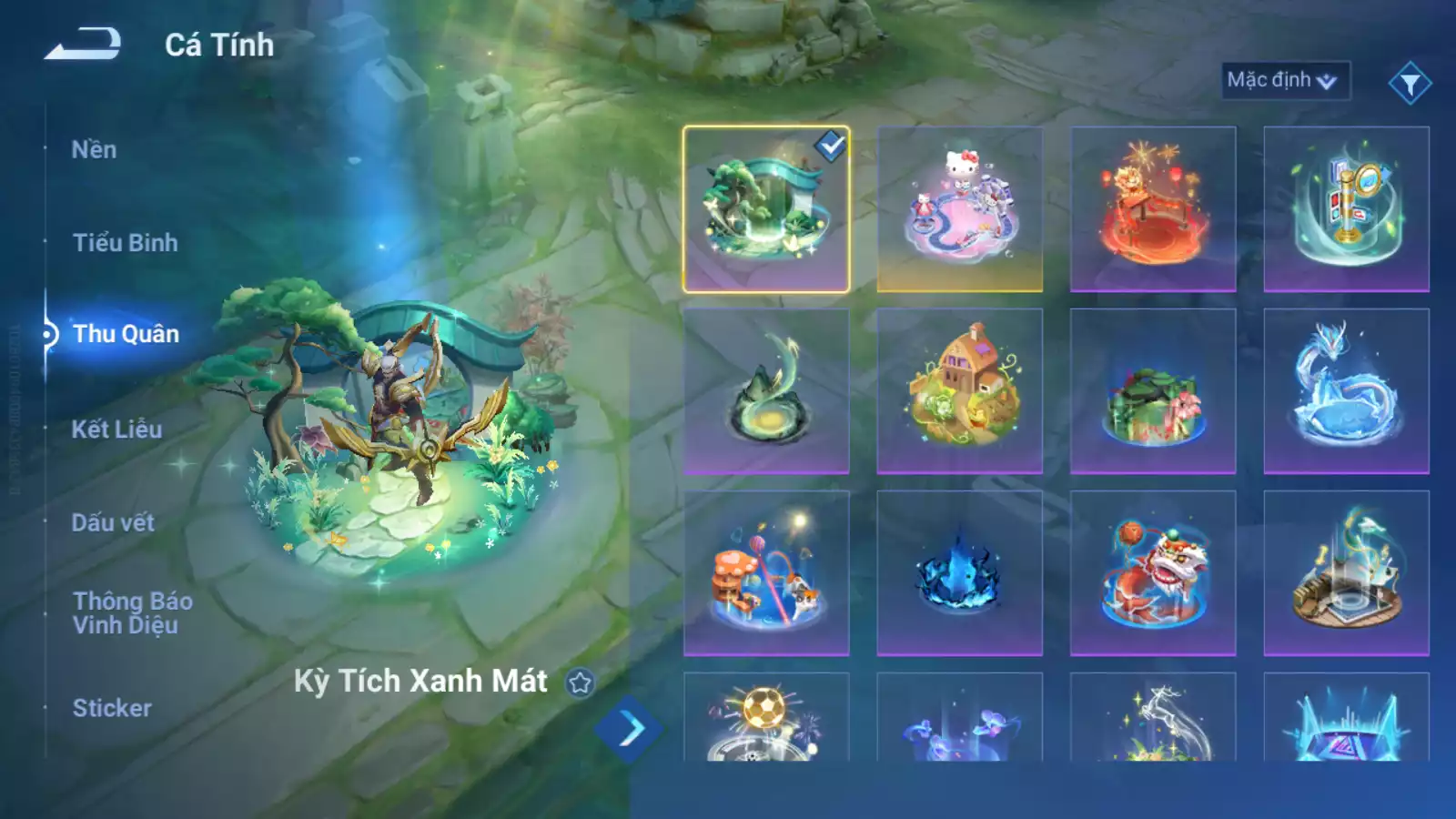Select the Thu Quân tab
This screenshot has height=819, width=1456.
tap(126, 334)
